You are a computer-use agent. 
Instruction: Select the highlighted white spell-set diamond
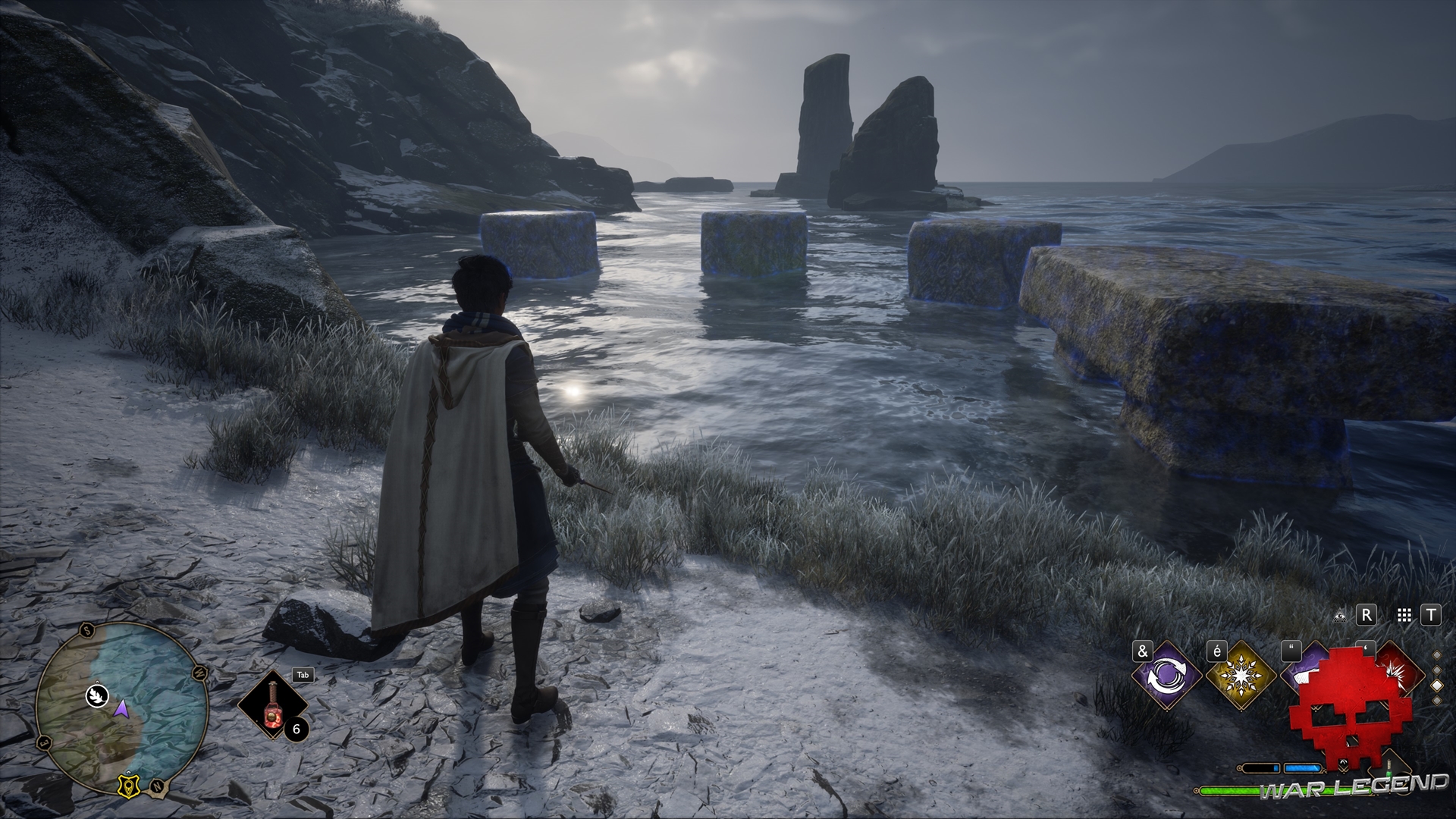pos(1437,685)
